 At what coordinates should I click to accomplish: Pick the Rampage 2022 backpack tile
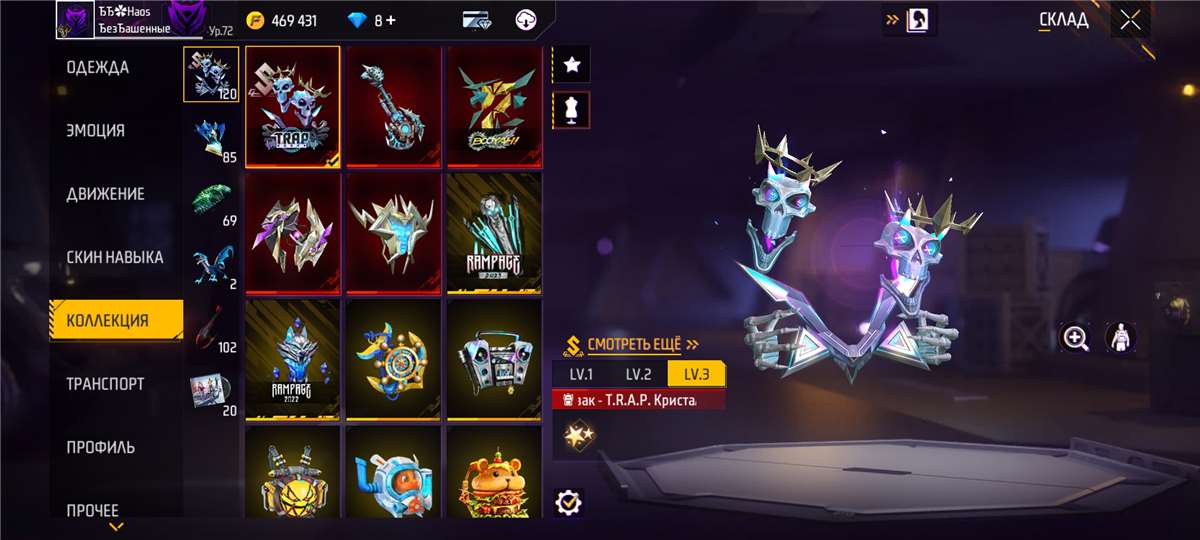tap(293, 360)
